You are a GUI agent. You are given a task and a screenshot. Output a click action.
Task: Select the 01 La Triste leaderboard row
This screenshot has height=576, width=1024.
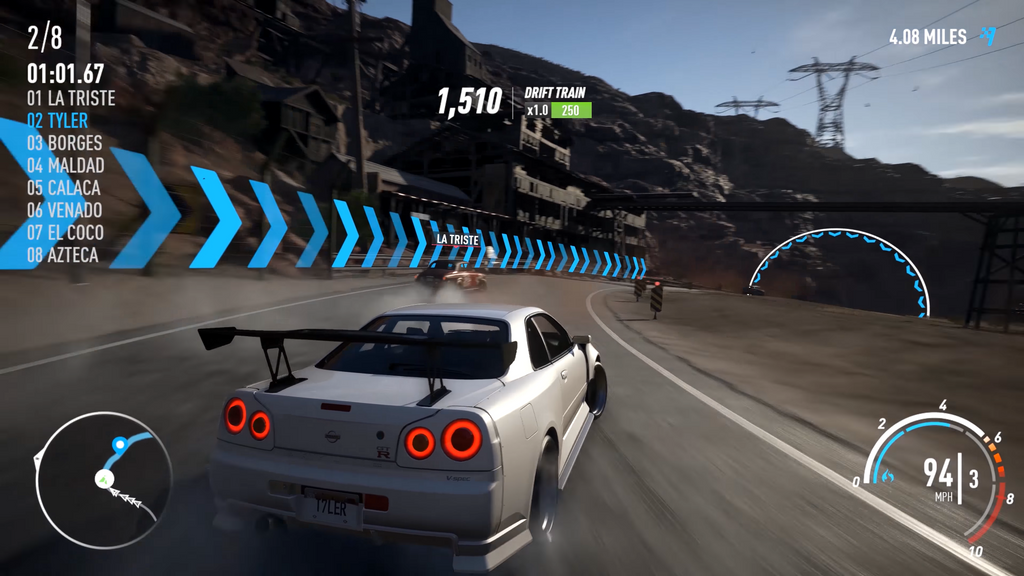[x=71, y=99]
